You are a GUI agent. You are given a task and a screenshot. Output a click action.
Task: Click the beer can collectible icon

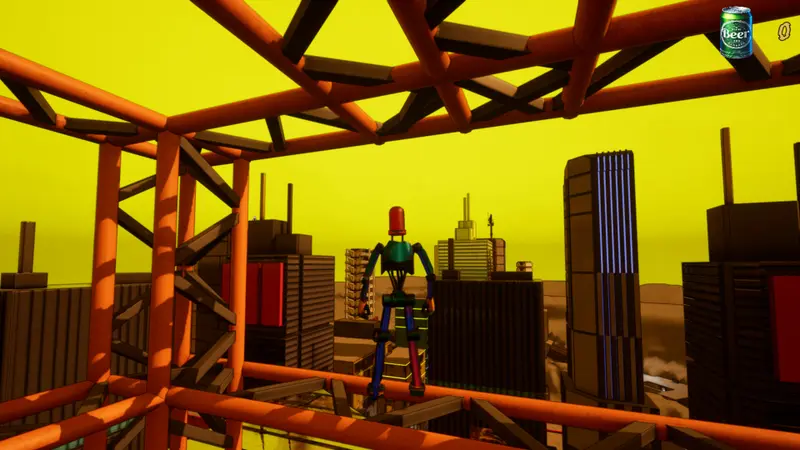pos(736,31)
